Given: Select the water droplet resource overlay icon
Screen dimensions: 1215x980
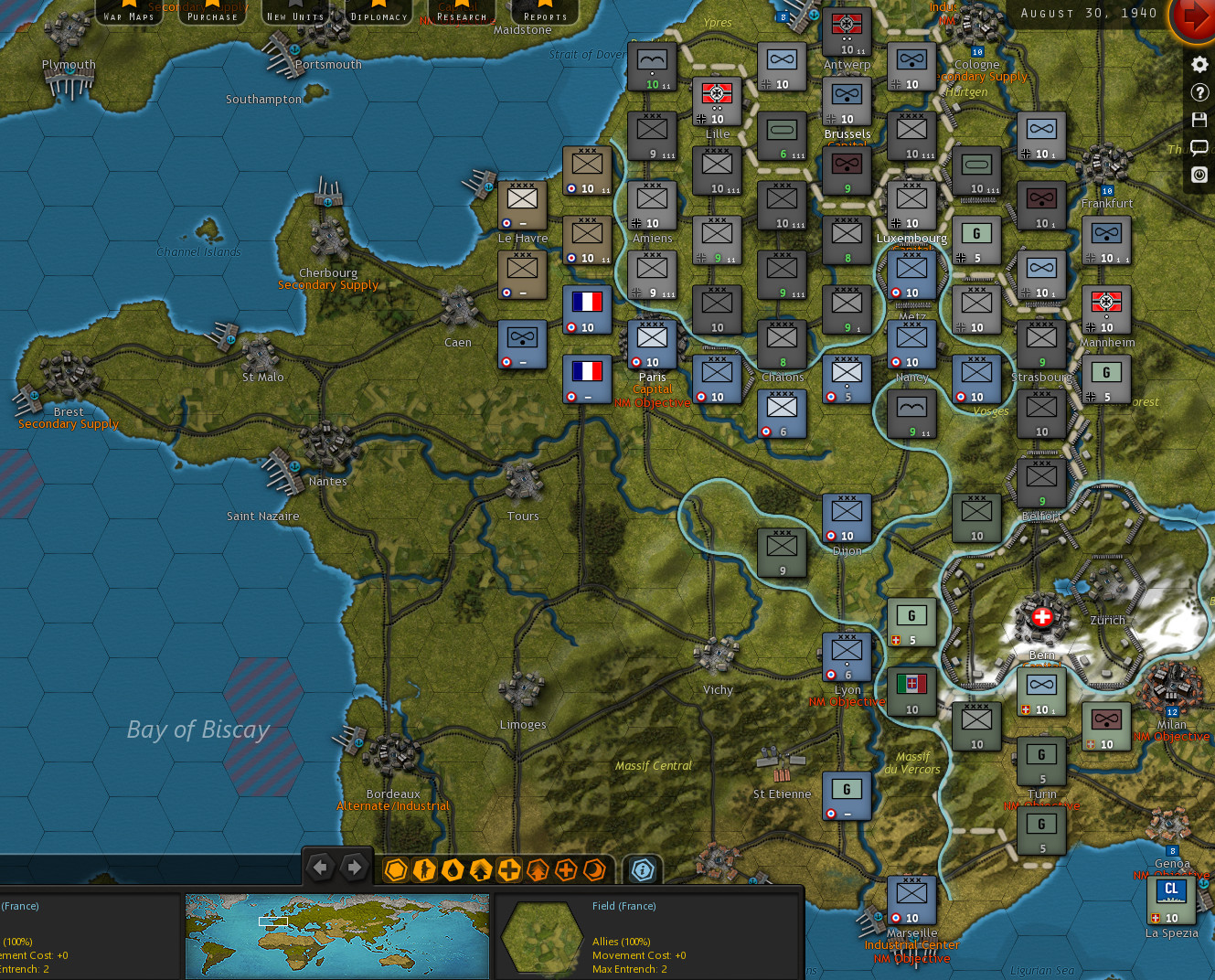Looking at the screenshot, I should pyautogui.click(x=453, y=870).
